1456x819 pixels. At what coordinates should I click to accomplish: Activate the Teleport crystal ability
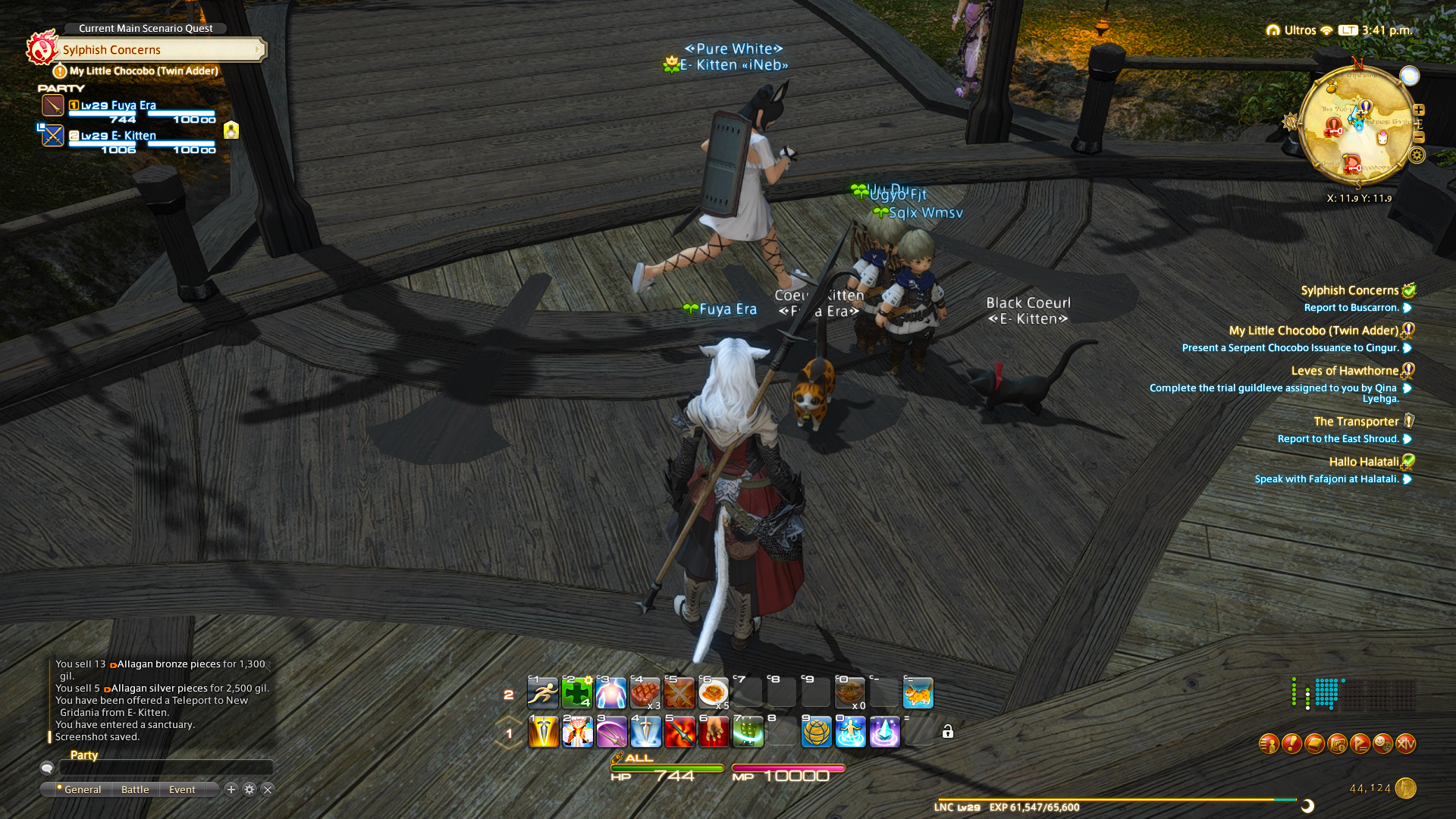click(884, 733)
